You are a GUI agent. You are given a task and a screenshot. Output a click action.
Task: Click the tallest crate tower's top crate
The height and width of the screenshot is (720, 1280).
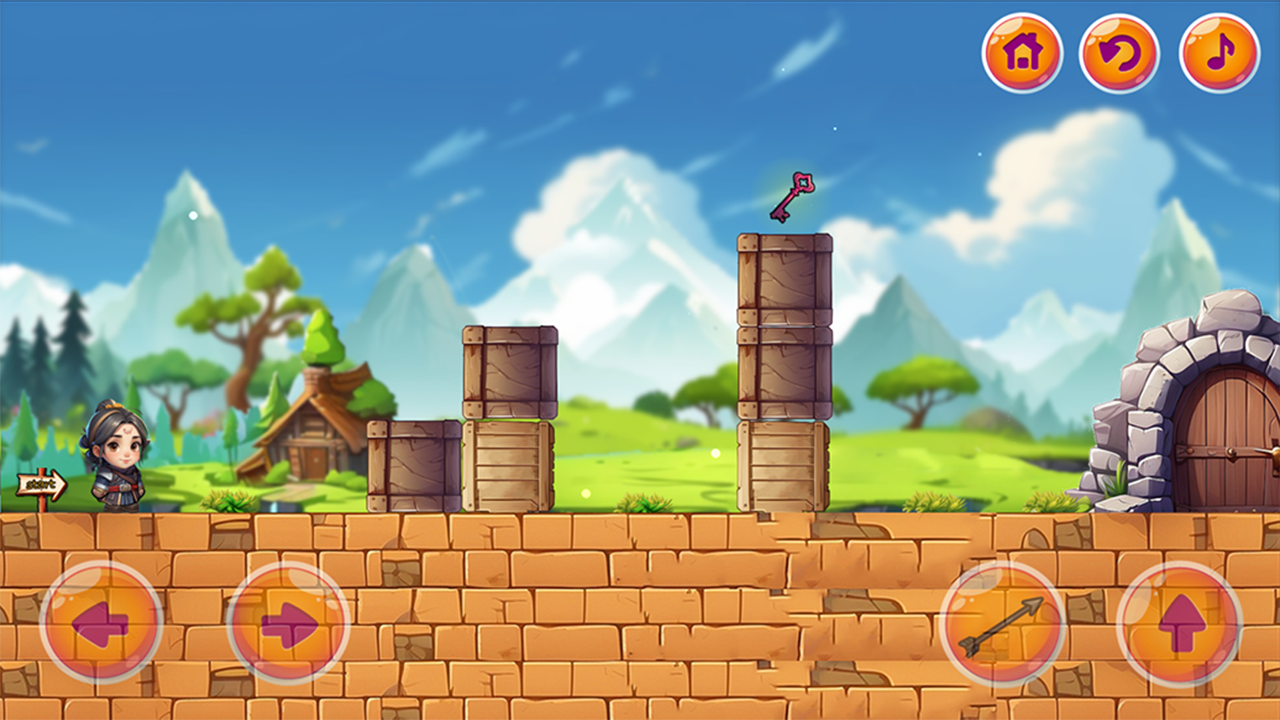[783, 277]
